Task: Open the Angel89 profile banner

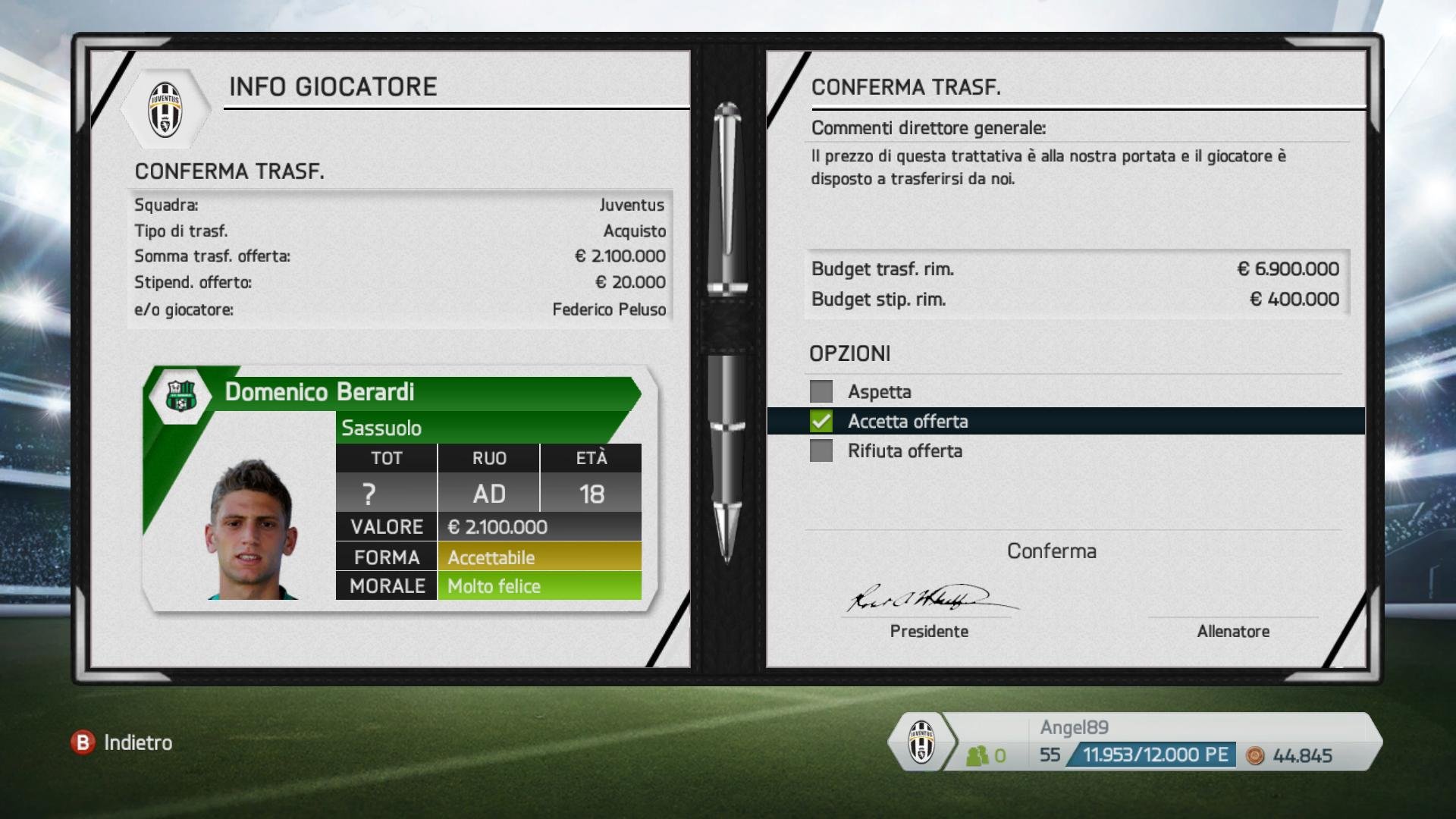Action: tap(1135, 742)
